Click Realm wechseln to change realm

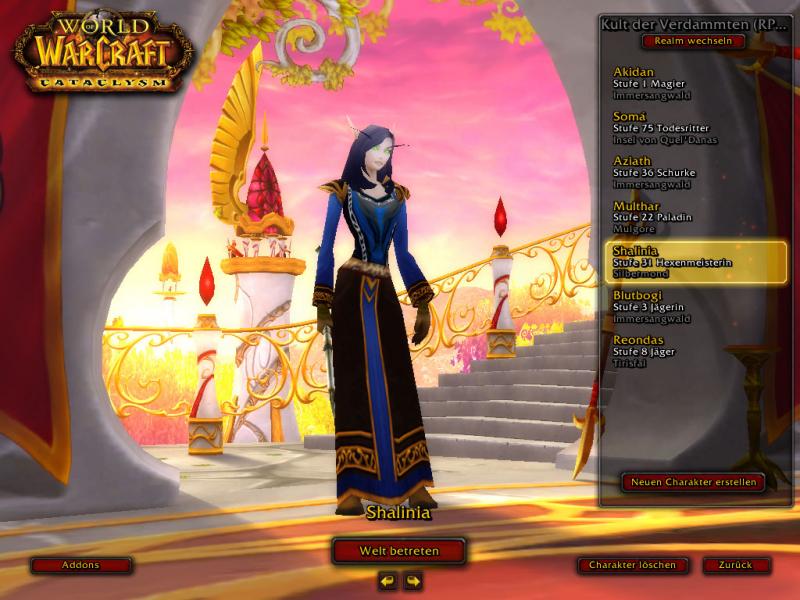694,41
